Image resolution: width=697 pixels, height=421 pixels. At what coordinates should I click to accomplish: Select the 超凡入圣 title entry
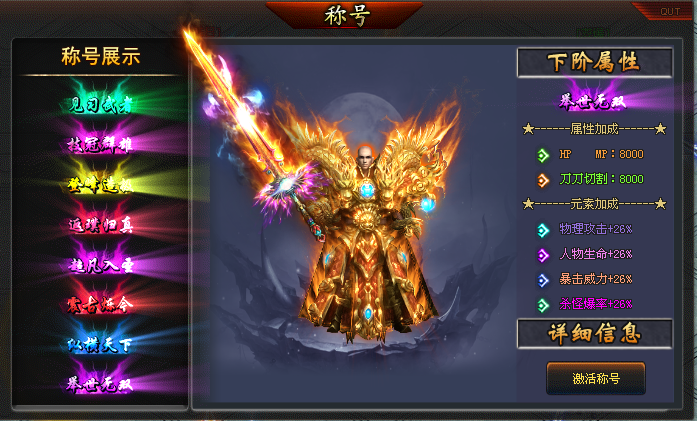pyautogui.click(x=99, y=264)
